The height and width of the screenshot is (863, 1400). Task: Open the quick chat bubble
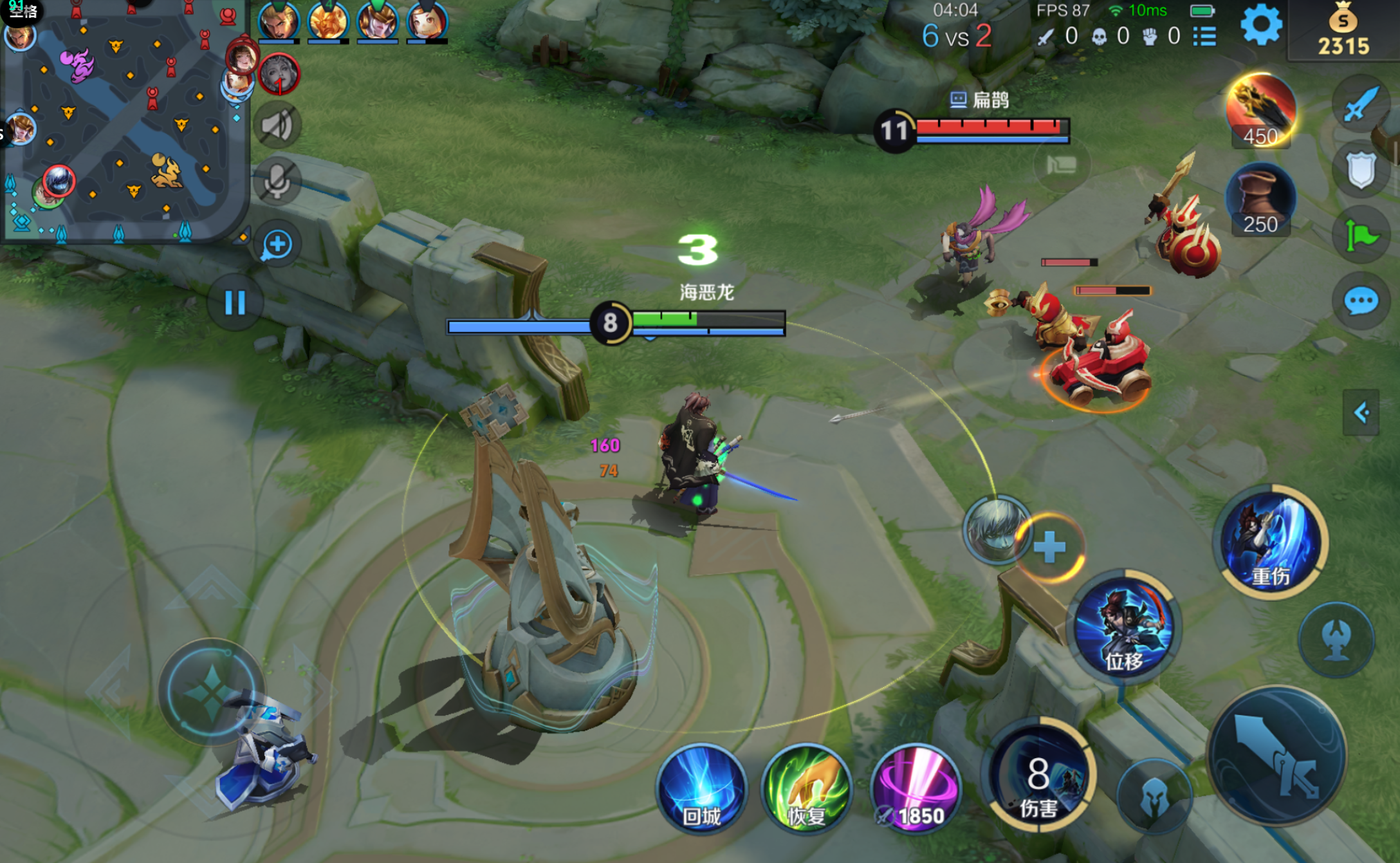point(1361,301)
